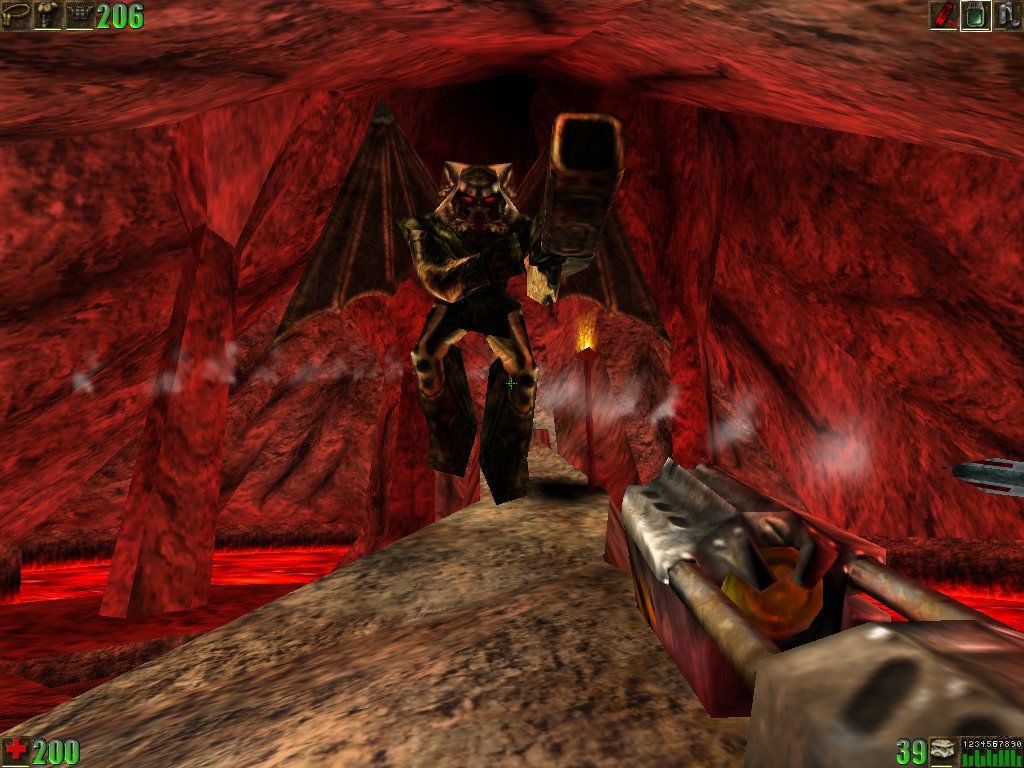
Task: Choose the red flare inventory item
Action: 943,15
